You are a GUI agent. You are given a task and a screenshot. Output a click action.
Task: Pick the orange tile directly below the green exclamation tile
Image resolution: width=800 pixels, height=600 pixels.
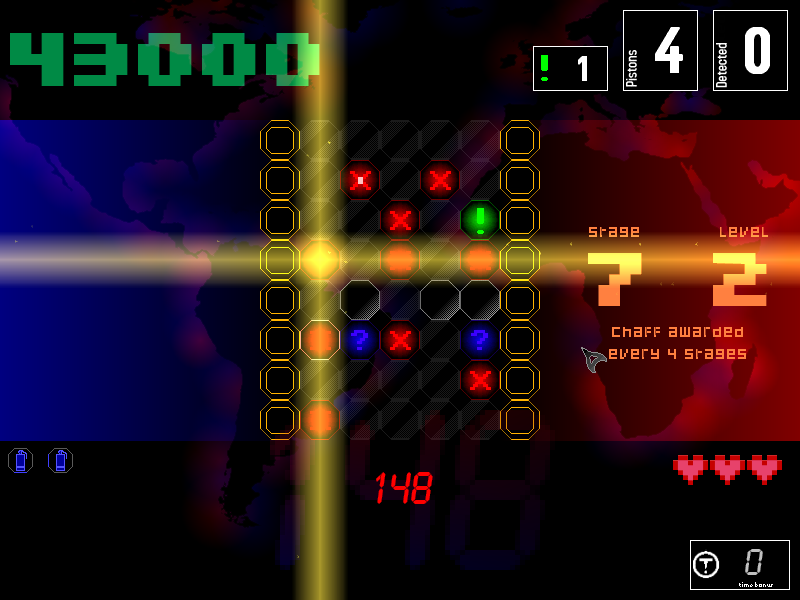(x=480, y=259)
